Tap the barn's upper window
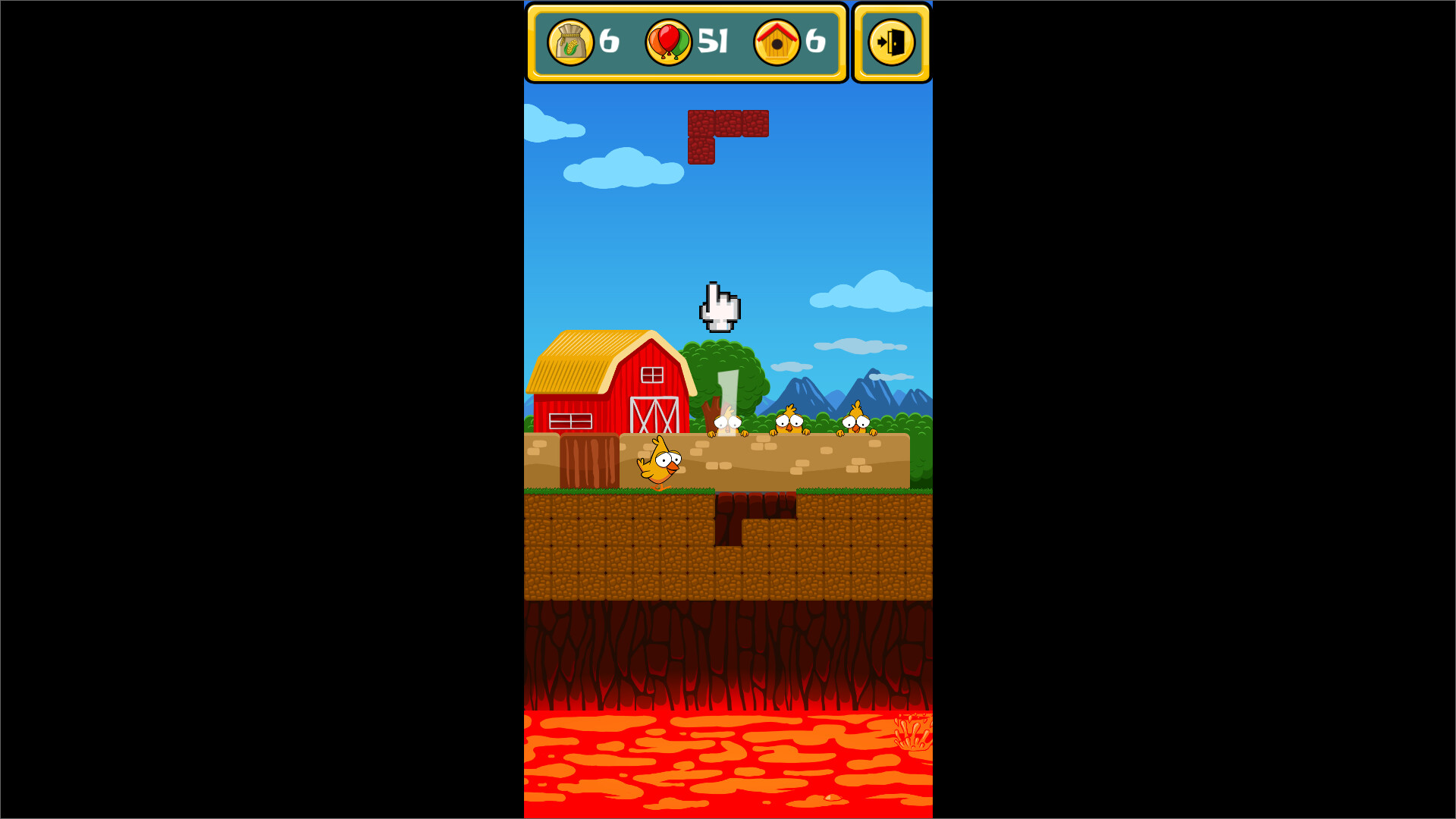1456x819 pixels. click(651, 374)
